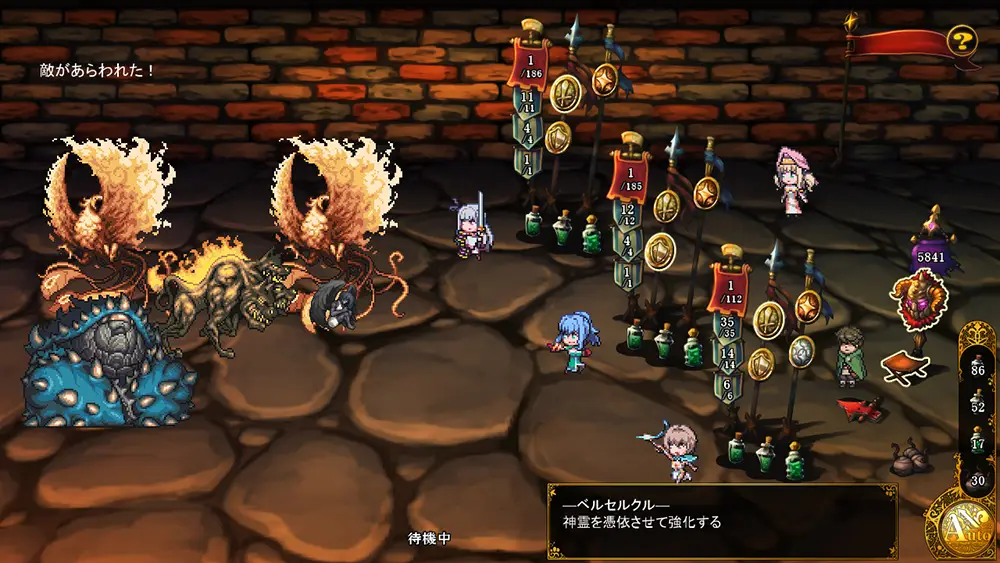Image resolution: width=1000 pixels, height=563 pixels.
Task: Open help with the question mark button
Action: [x=961, y=41]
